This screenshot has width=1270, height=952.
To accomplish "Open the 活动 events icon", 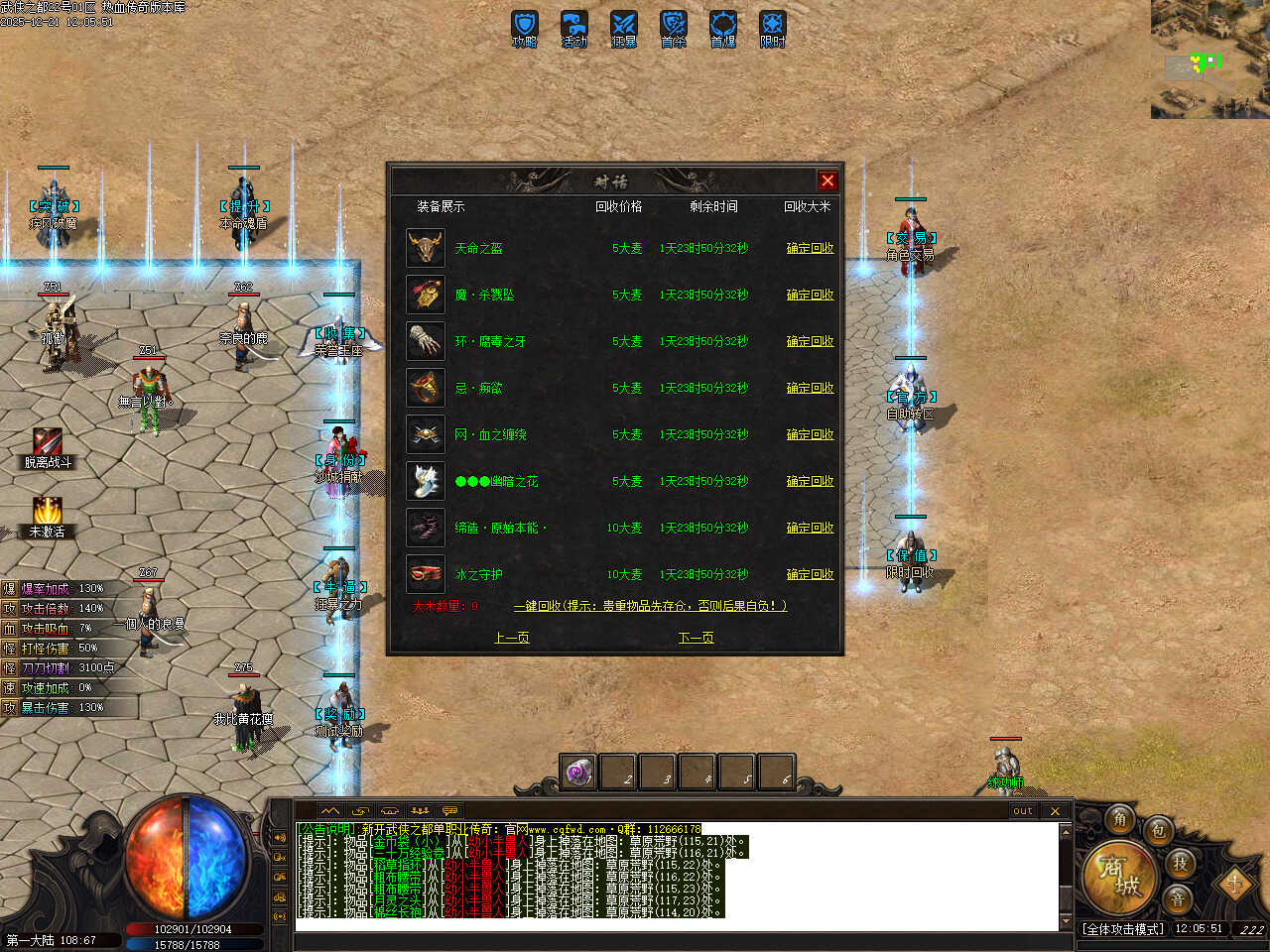I will pyautogui.click(x=573, y=28).
